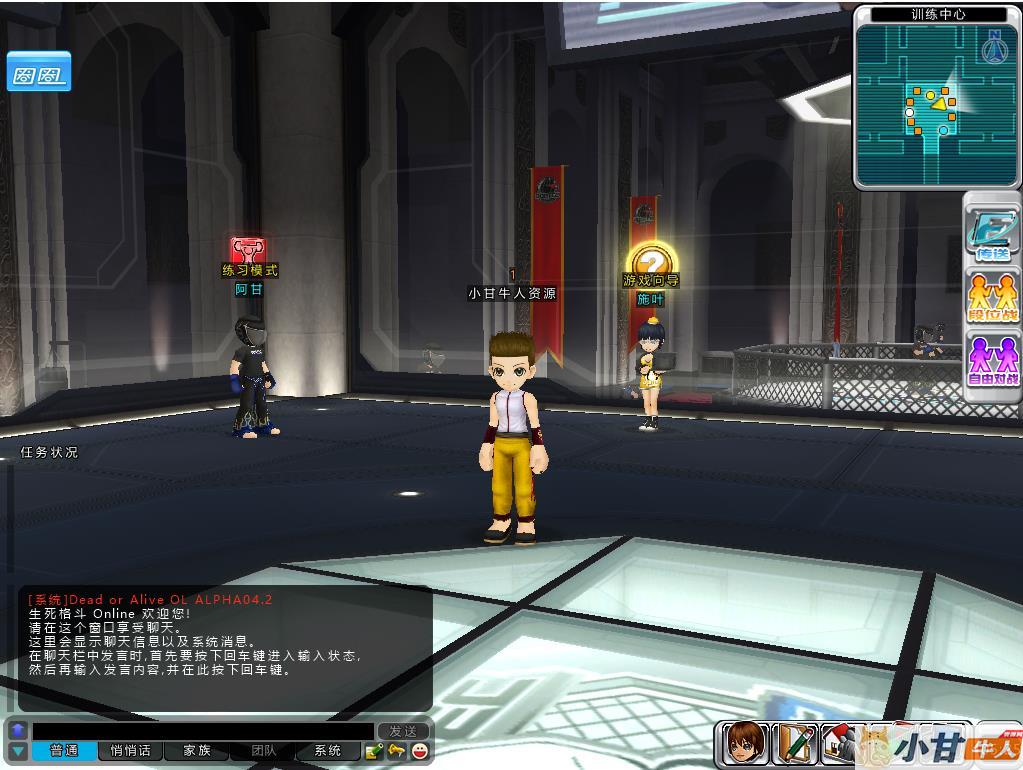
Task: Open the 传送 teleport menu
Action: [992, 234]
